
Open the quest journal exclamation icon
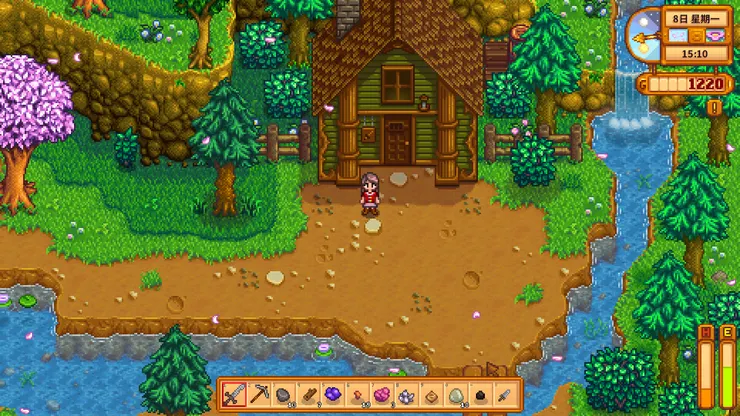point(714,107)
